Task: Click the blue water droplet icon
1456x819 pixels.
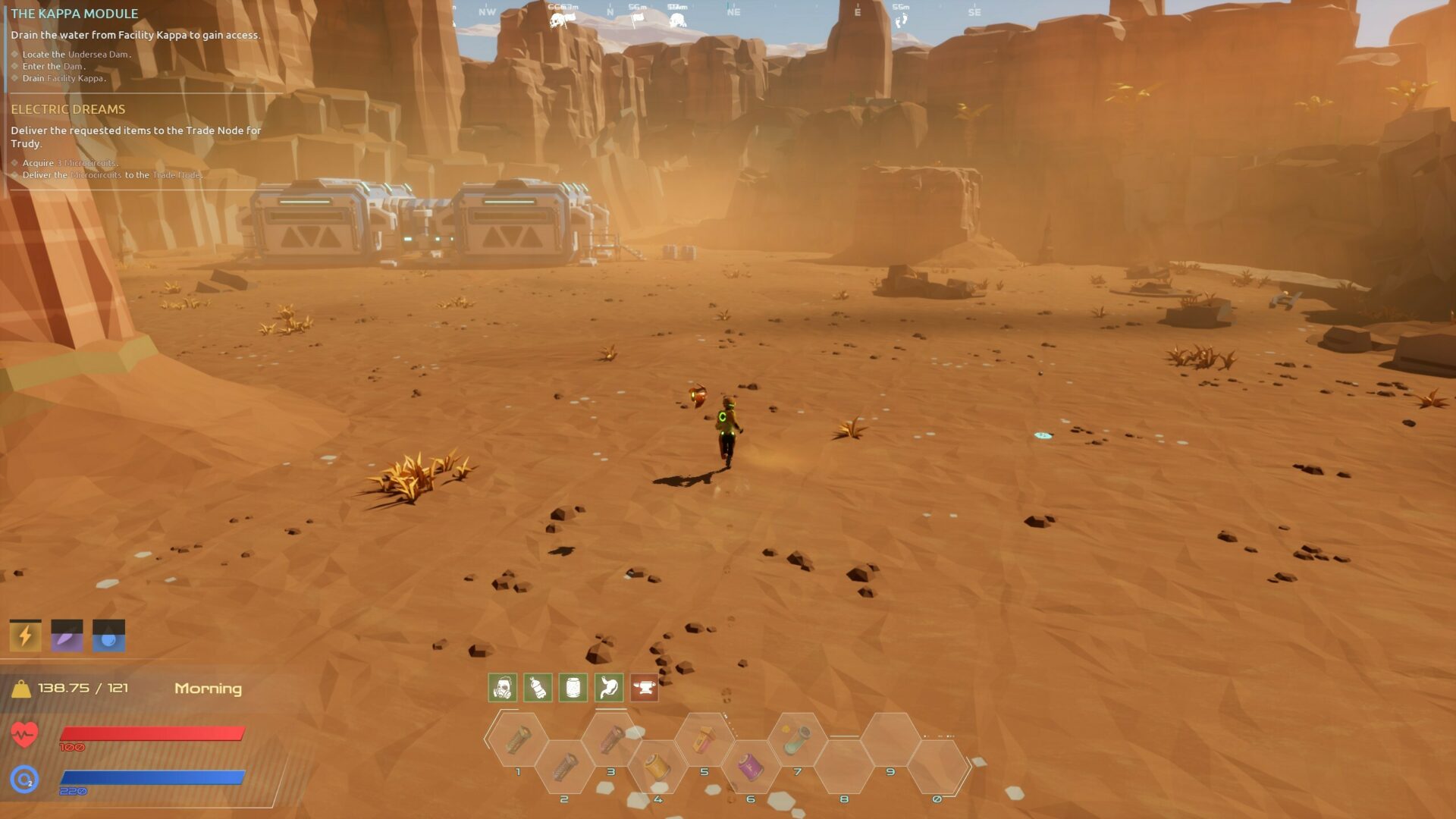Action: coord(108,635)
